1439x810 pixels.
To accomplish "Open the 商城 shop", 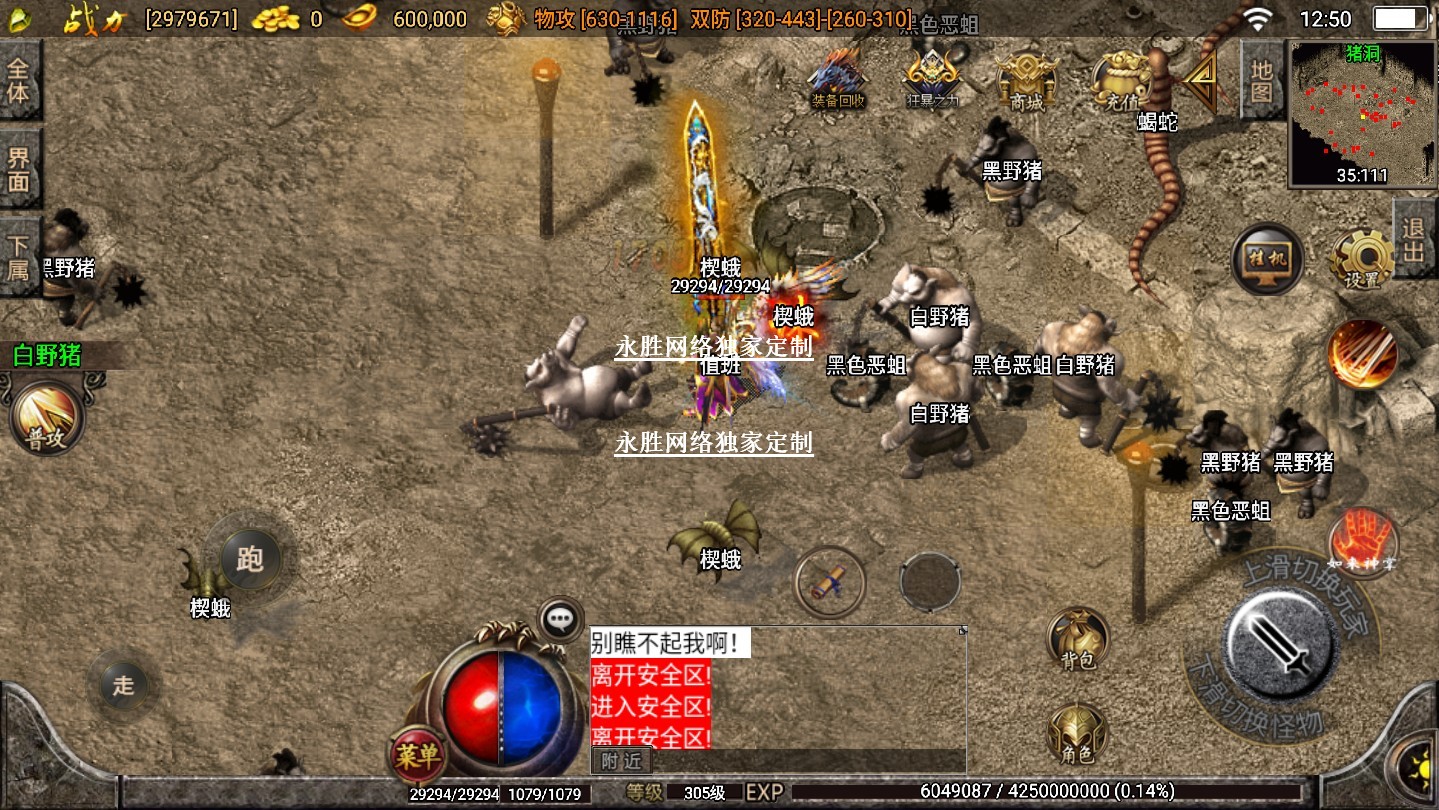I will tap(1026, 77).
